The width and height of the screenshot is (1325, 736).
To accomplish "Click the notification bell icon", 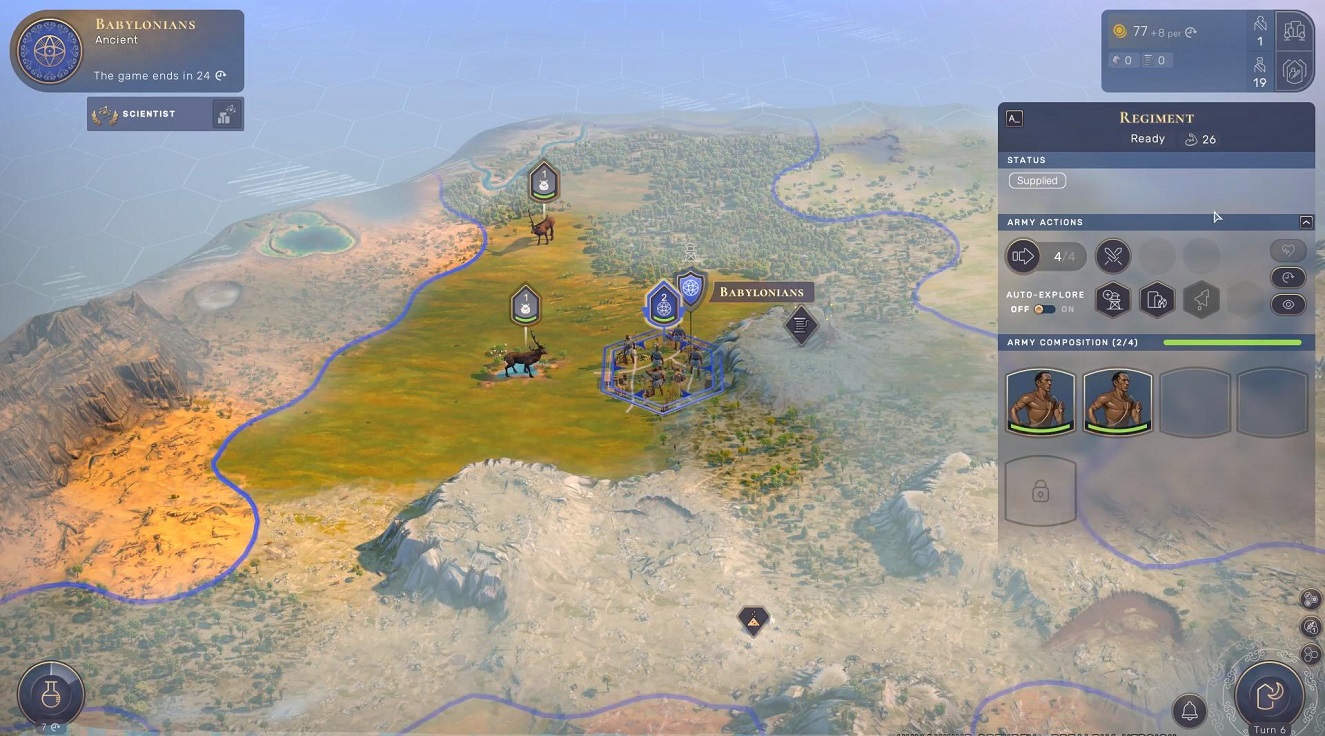I will 1189,710.
